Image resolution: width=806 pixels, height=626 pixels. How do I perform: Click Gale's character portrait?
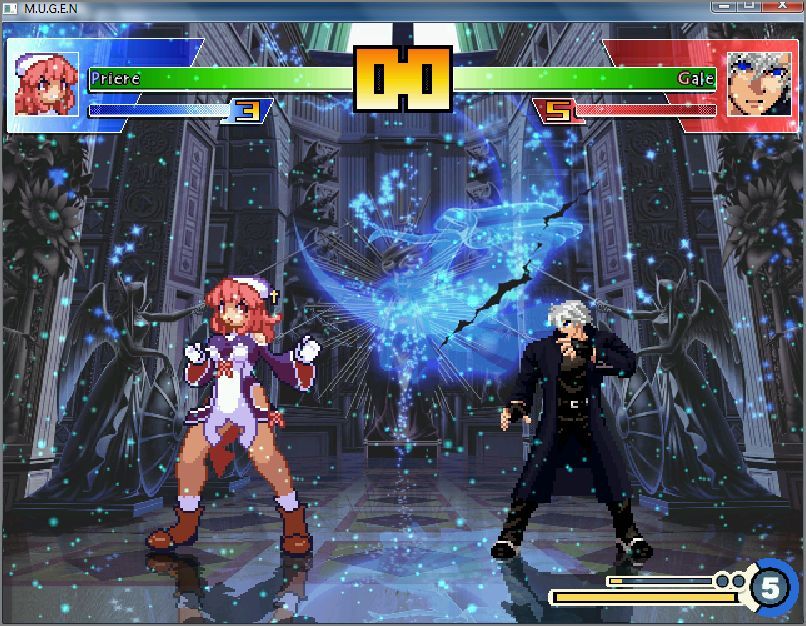[x=758, y=85]
